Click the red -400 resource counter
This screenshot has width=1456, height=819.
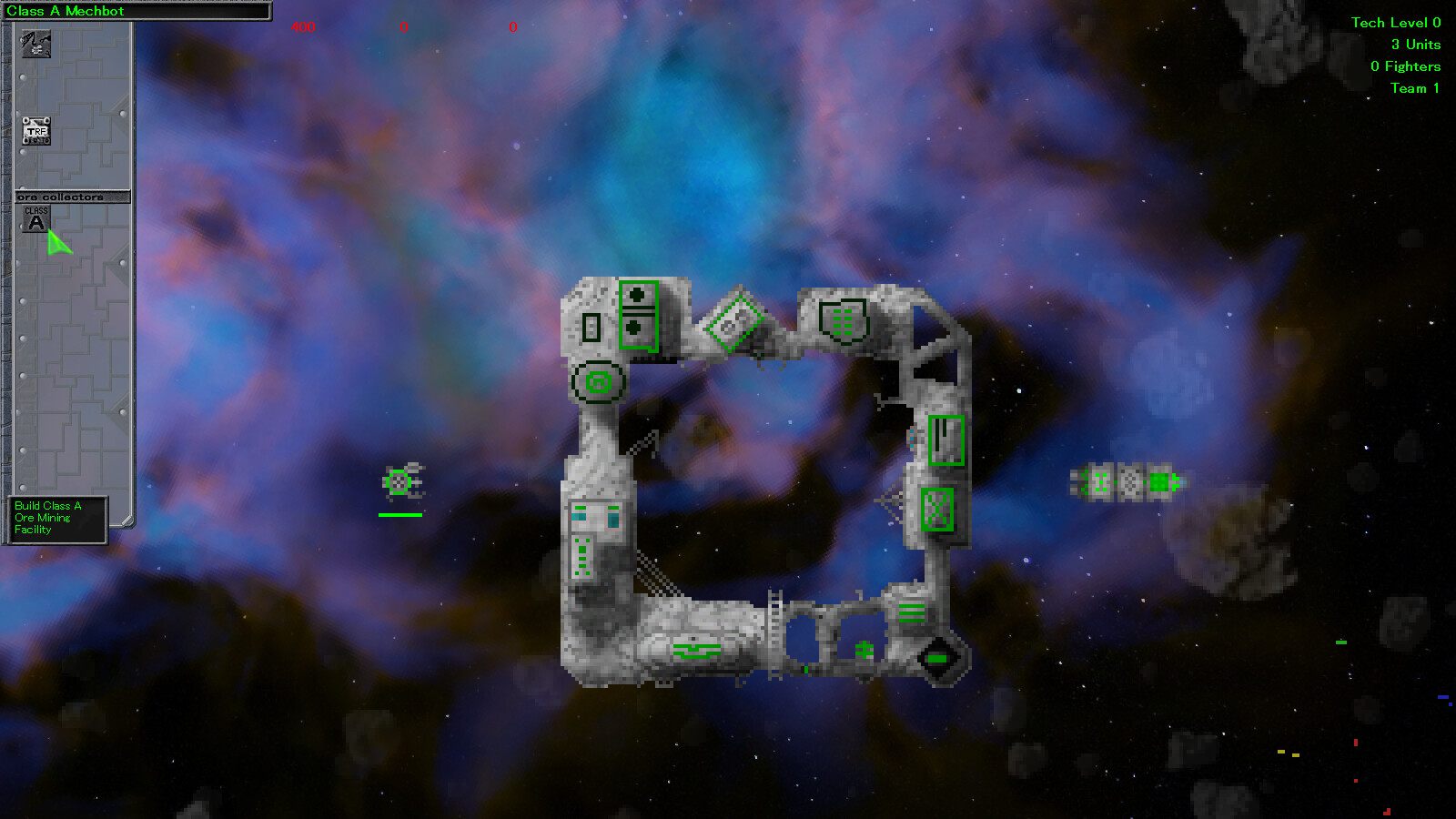300,26
